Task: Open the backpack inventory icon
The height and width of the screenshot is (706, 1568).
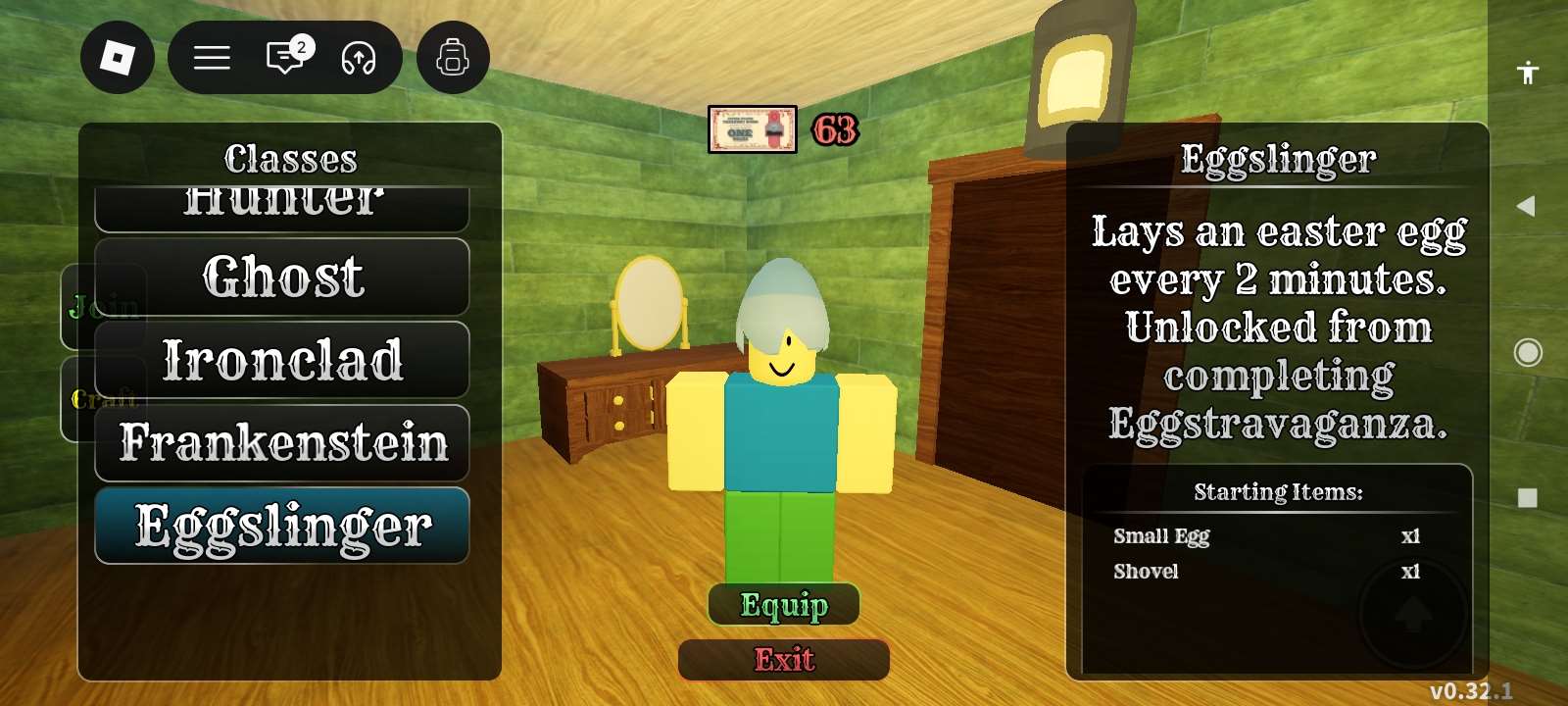Action: (x=452, y=57)
